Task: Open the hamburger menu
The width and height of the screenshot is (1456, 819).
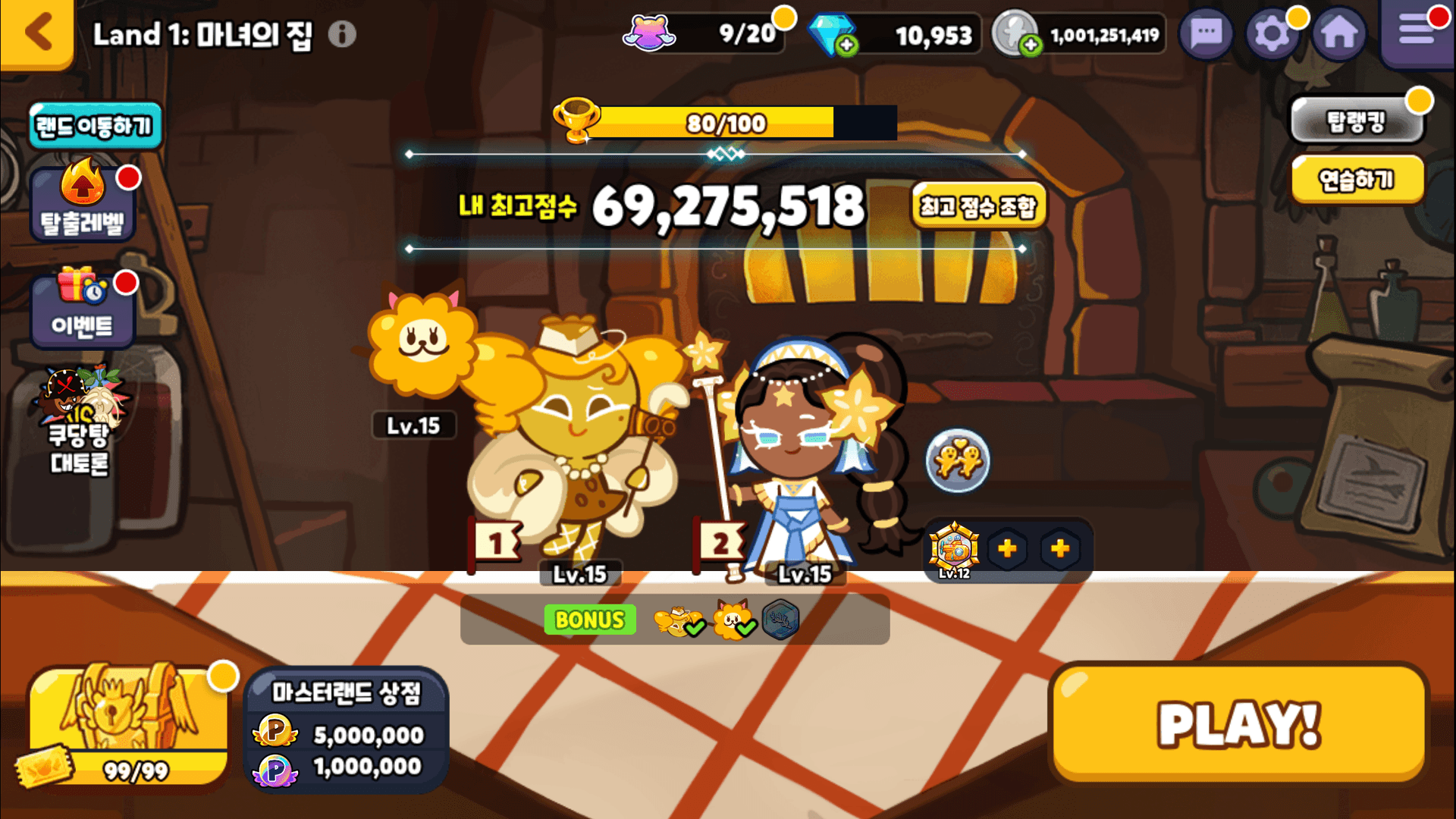Action: click(x=1416, y=32)
